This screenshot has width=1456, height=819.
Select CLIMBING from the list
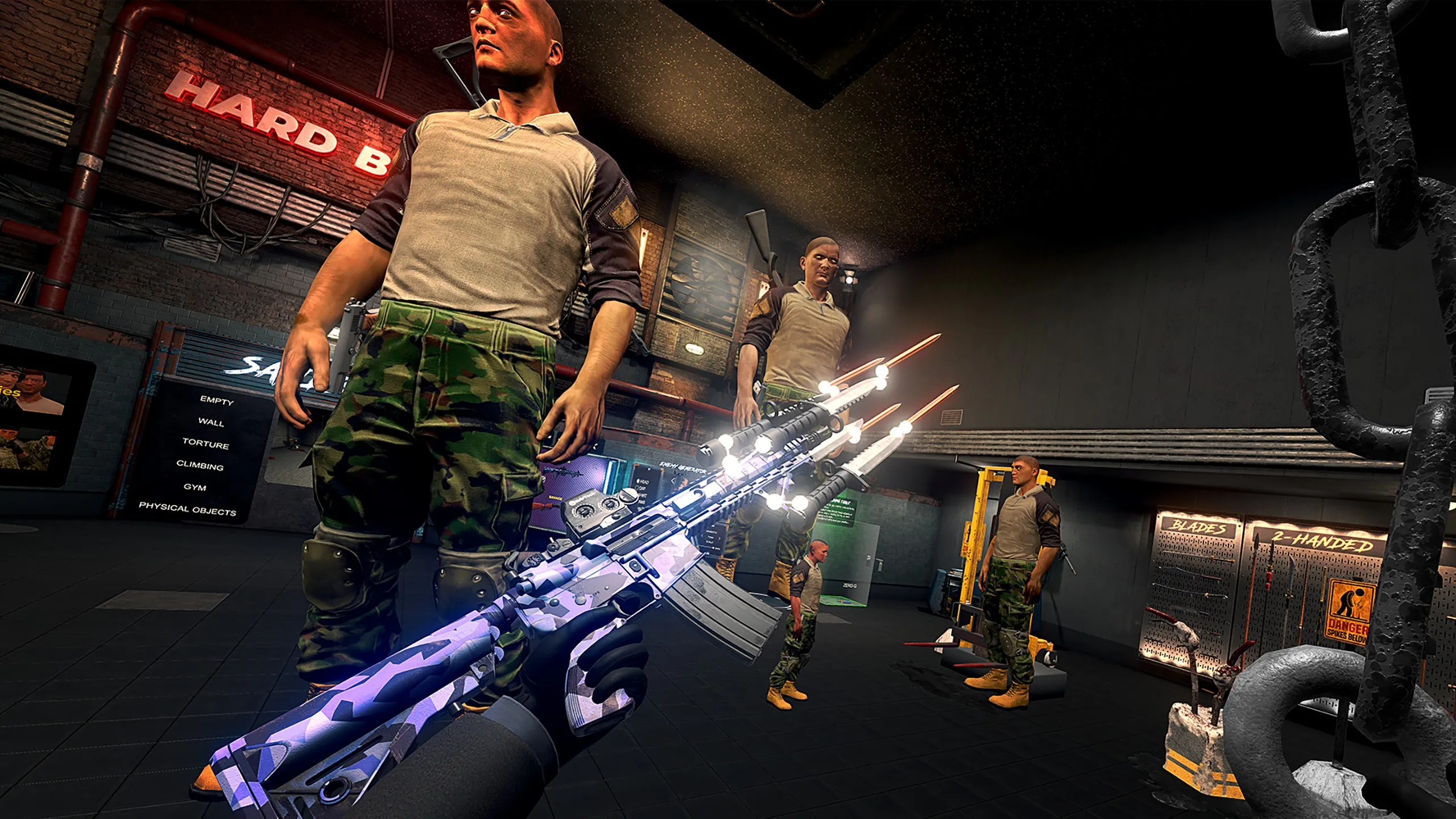coord(200,466)
